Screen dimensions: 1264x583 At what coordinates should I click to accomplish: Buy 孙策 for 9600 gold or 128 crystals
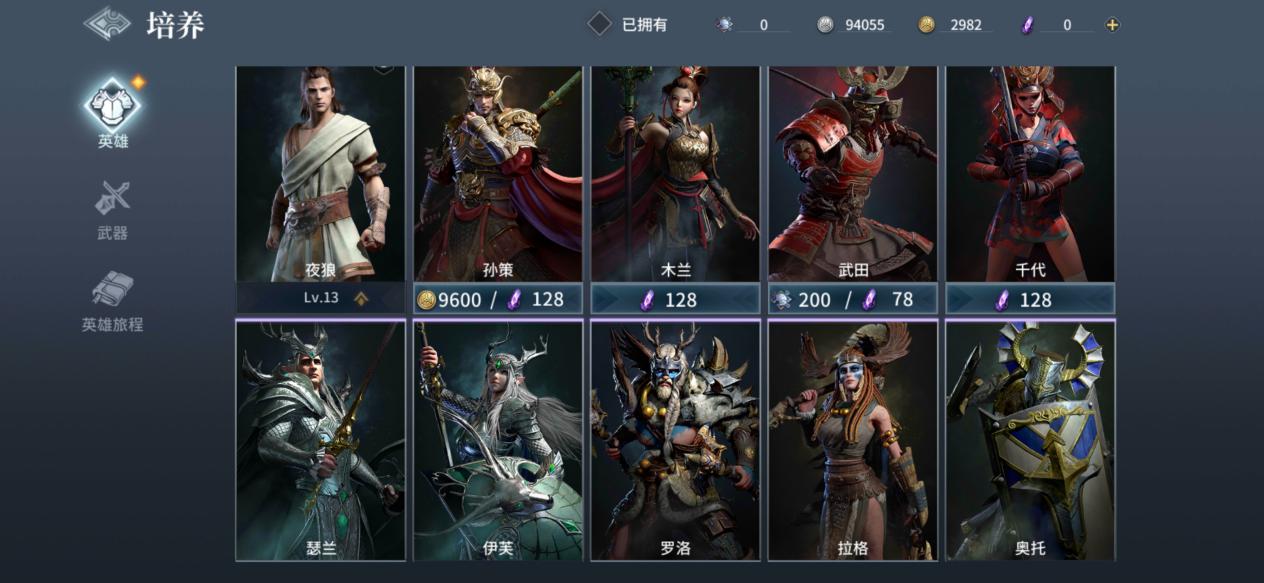click(x=498, y=299)
